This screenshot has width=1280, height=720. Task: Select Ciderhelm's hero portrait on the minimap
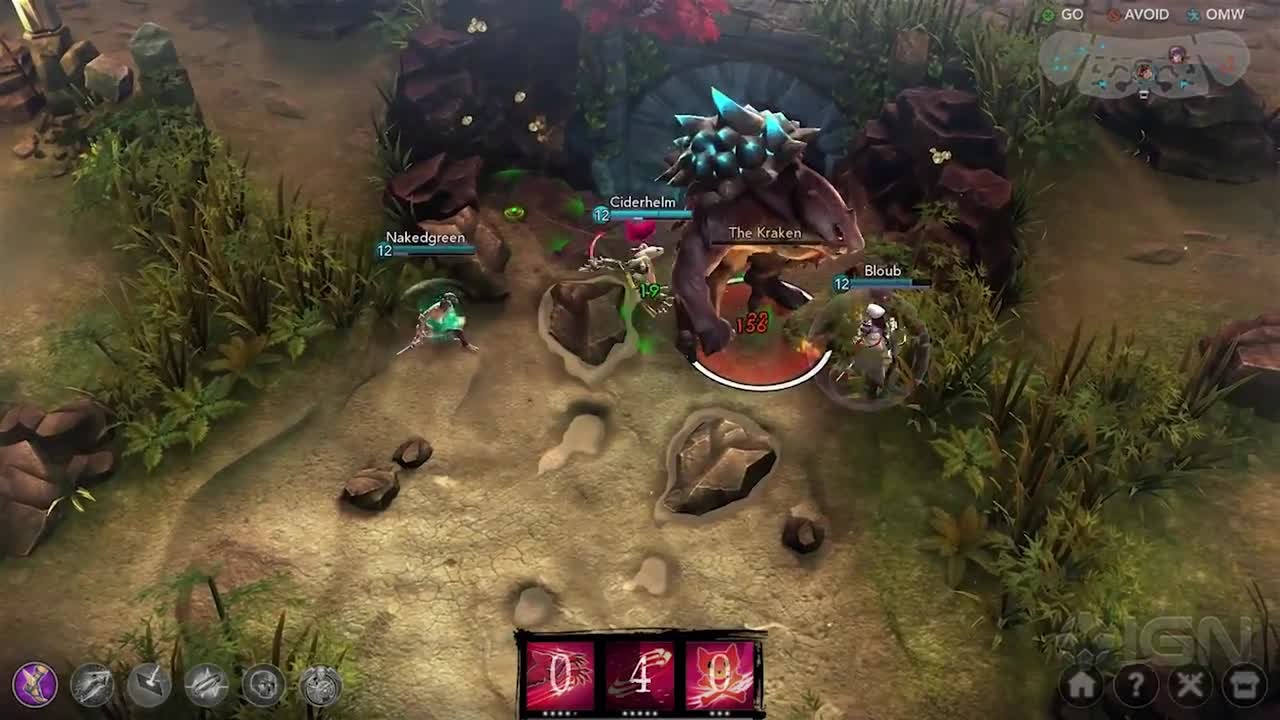(x=1144, y=72)
